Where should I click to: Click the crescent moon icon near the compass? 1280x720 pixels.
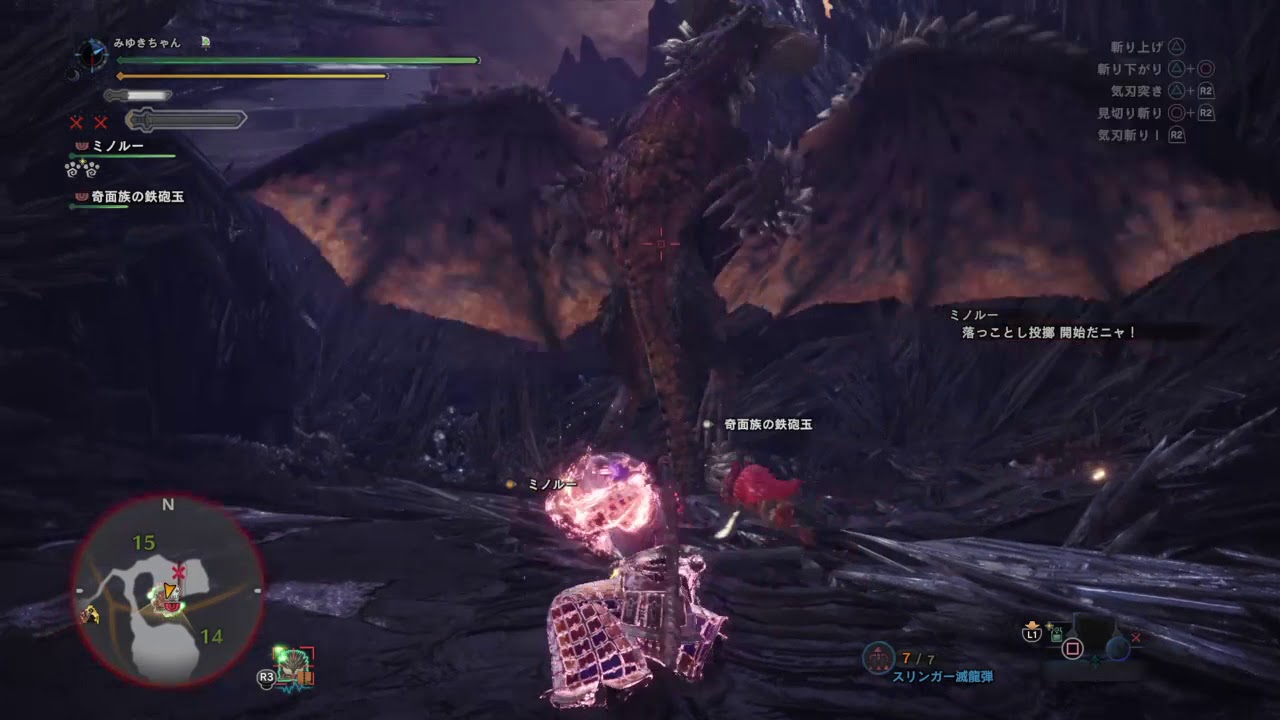click(73, 75)
